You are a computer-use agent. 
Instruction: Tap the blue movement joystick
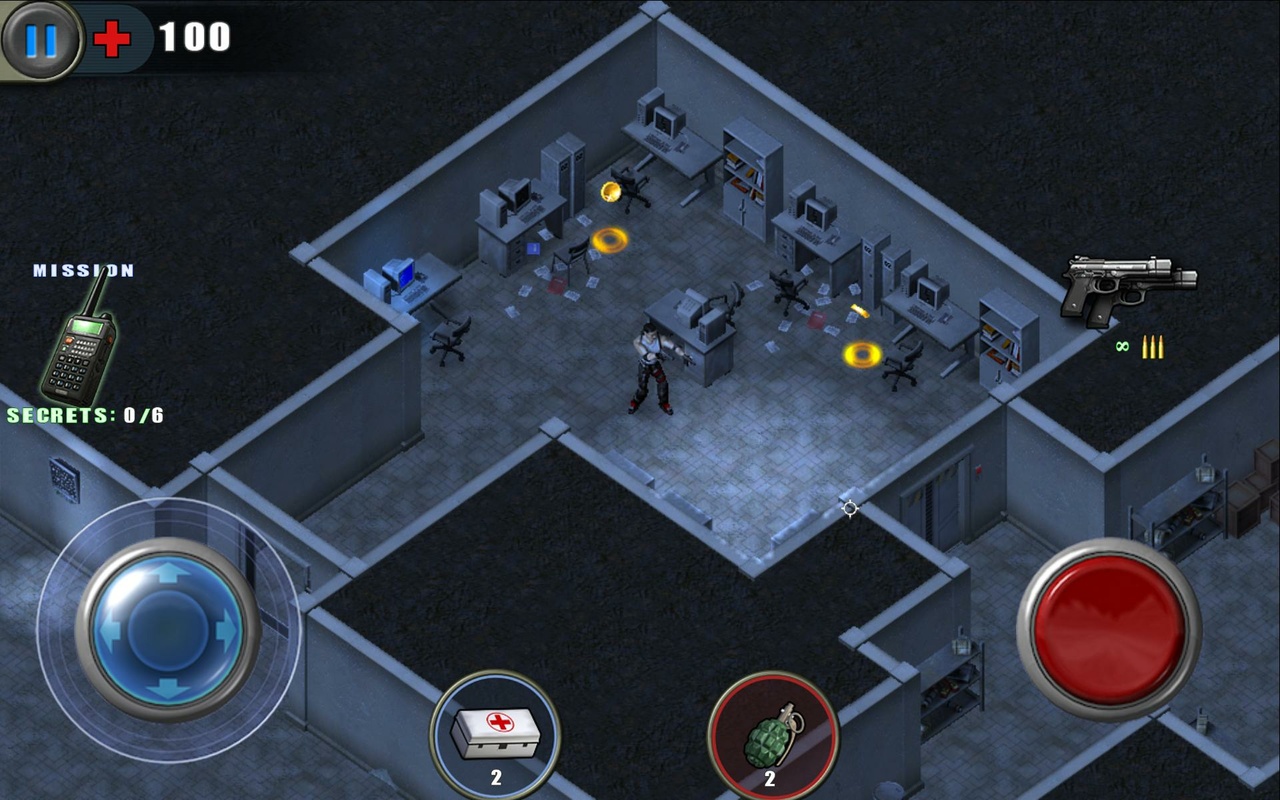point(167,629)
